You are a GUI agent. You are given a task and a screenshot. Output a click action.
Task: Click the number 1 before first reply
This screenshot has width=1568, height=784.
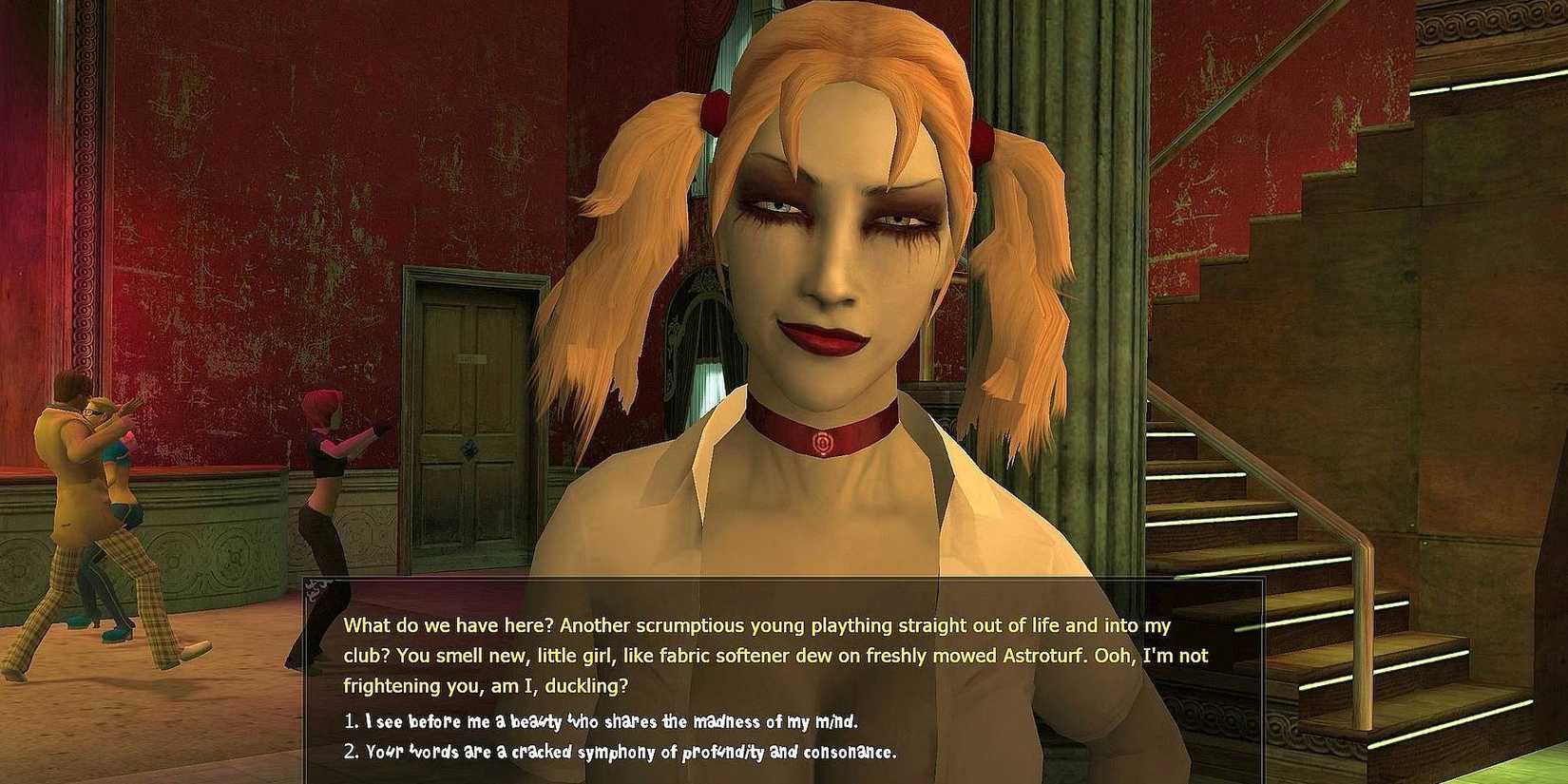350,722
